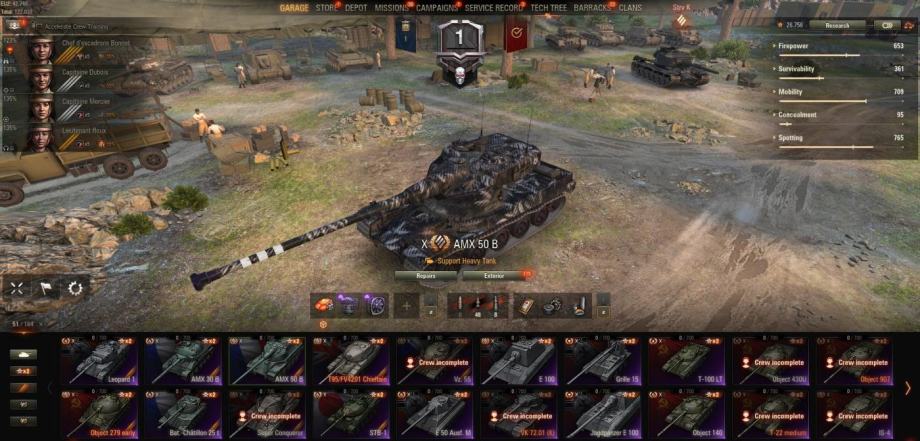
Task: Show the Tech Tree
Action: tap(549, 7)
